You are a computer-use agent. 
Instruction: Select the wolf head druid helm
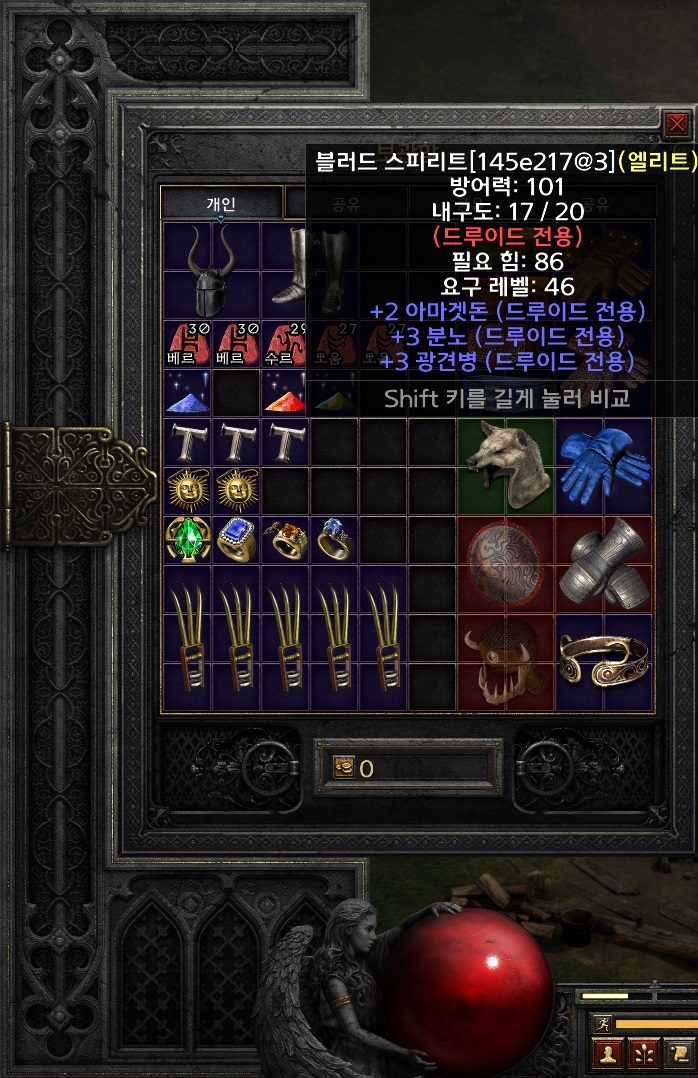505,465
